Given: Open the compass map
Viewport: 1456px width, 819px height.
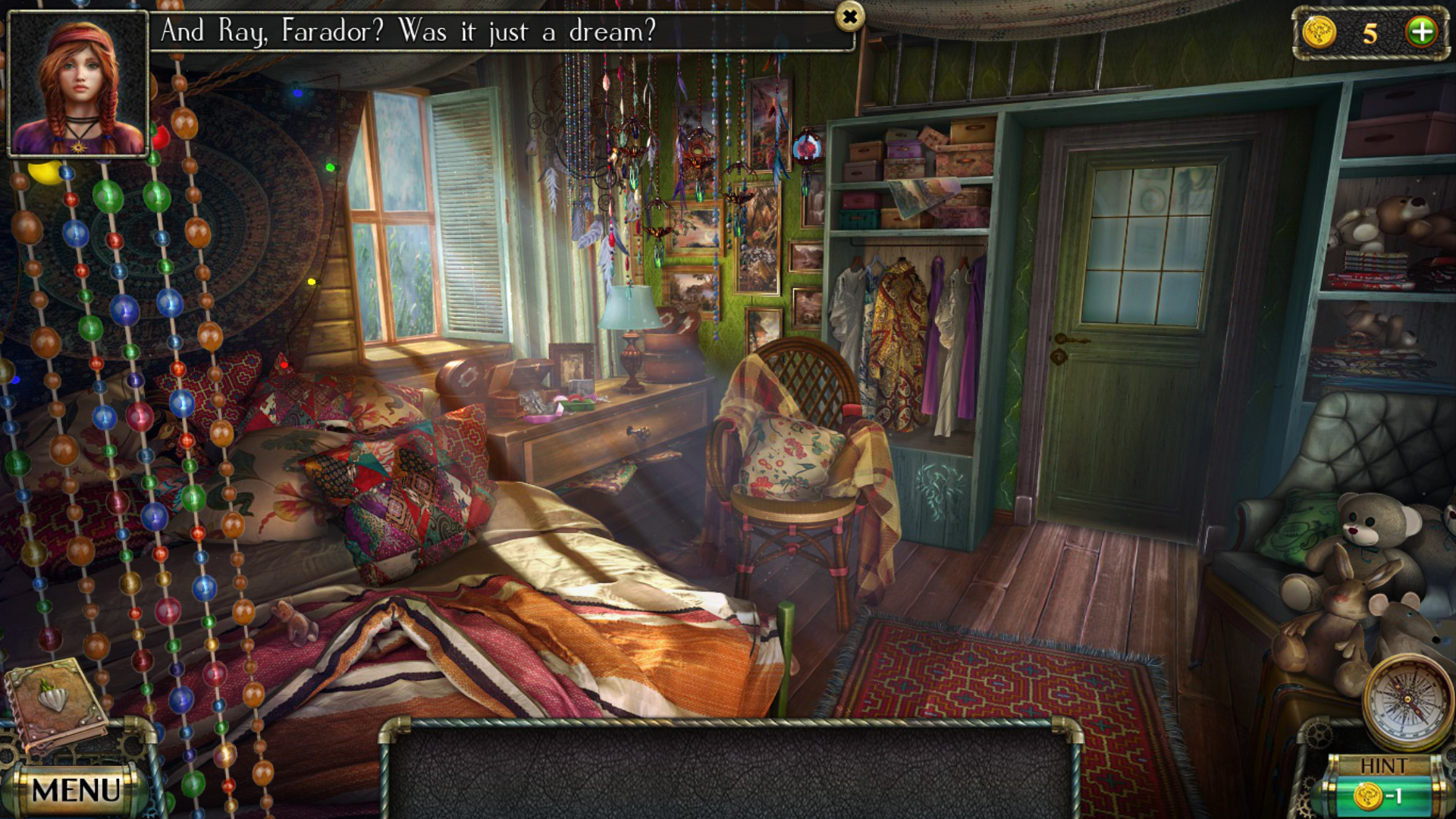Looking at the screenshot, I should pos(1407,699).
